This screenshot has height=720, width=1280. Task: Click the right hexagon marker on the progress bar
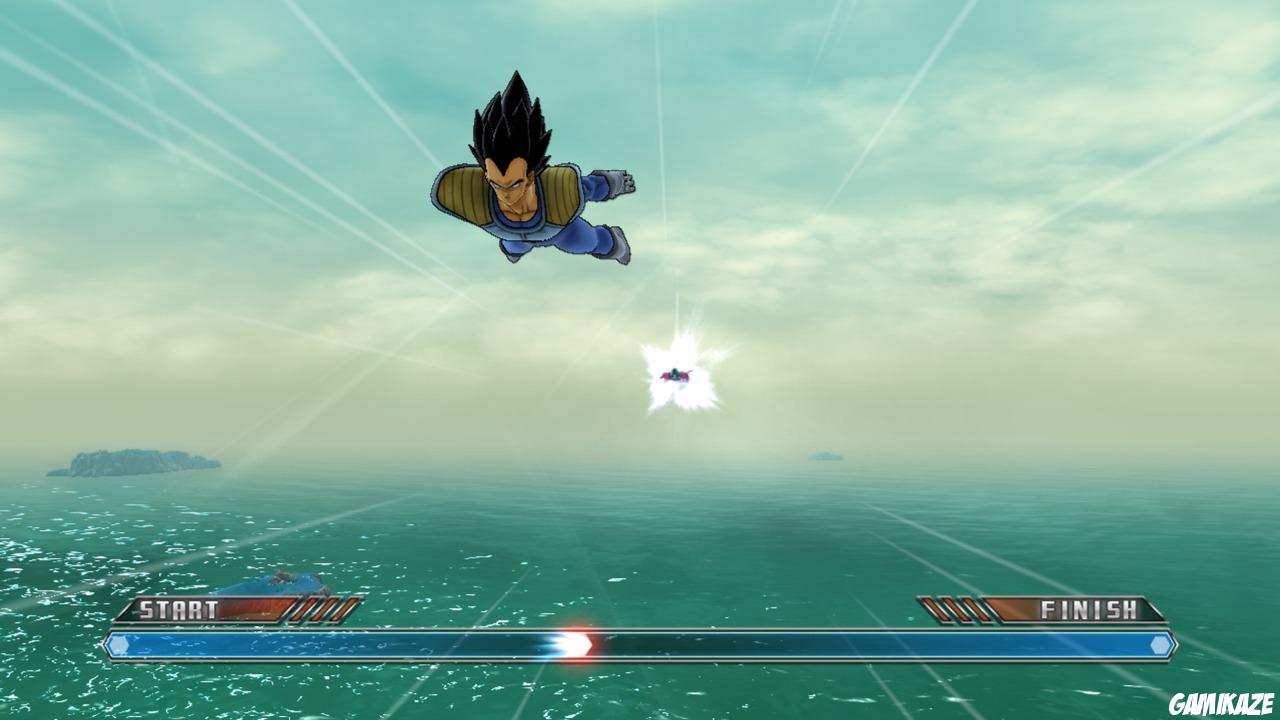pyautogui.click(x=1161, y=647)
